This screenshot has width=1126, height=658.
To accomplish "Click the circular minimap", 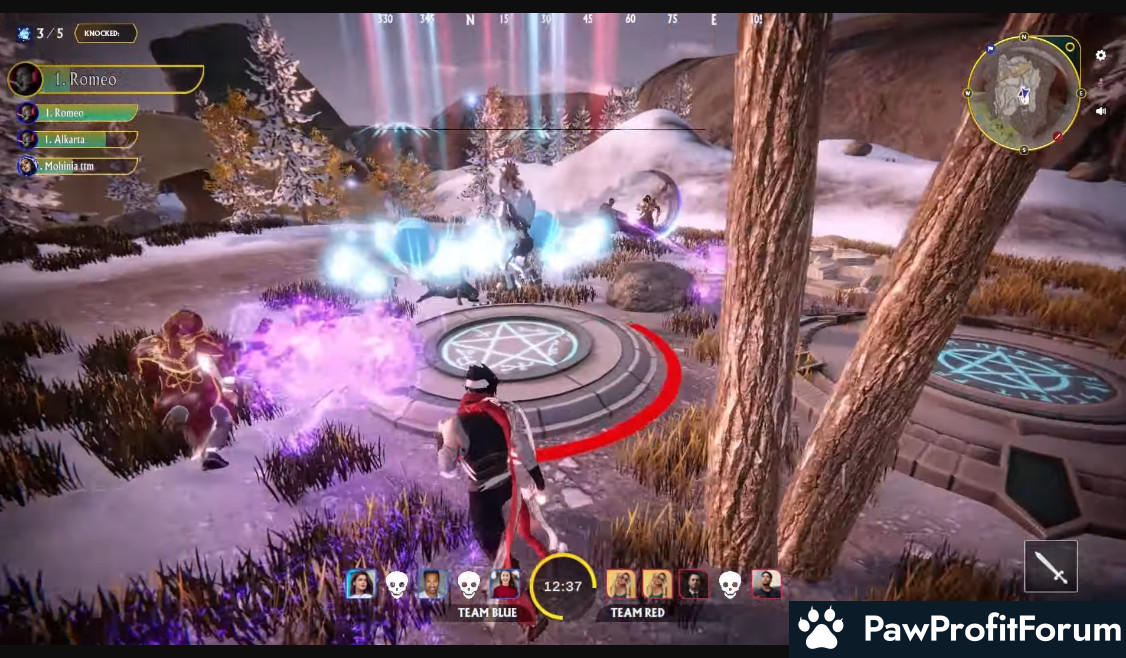I will click(x=1024, y=93).
